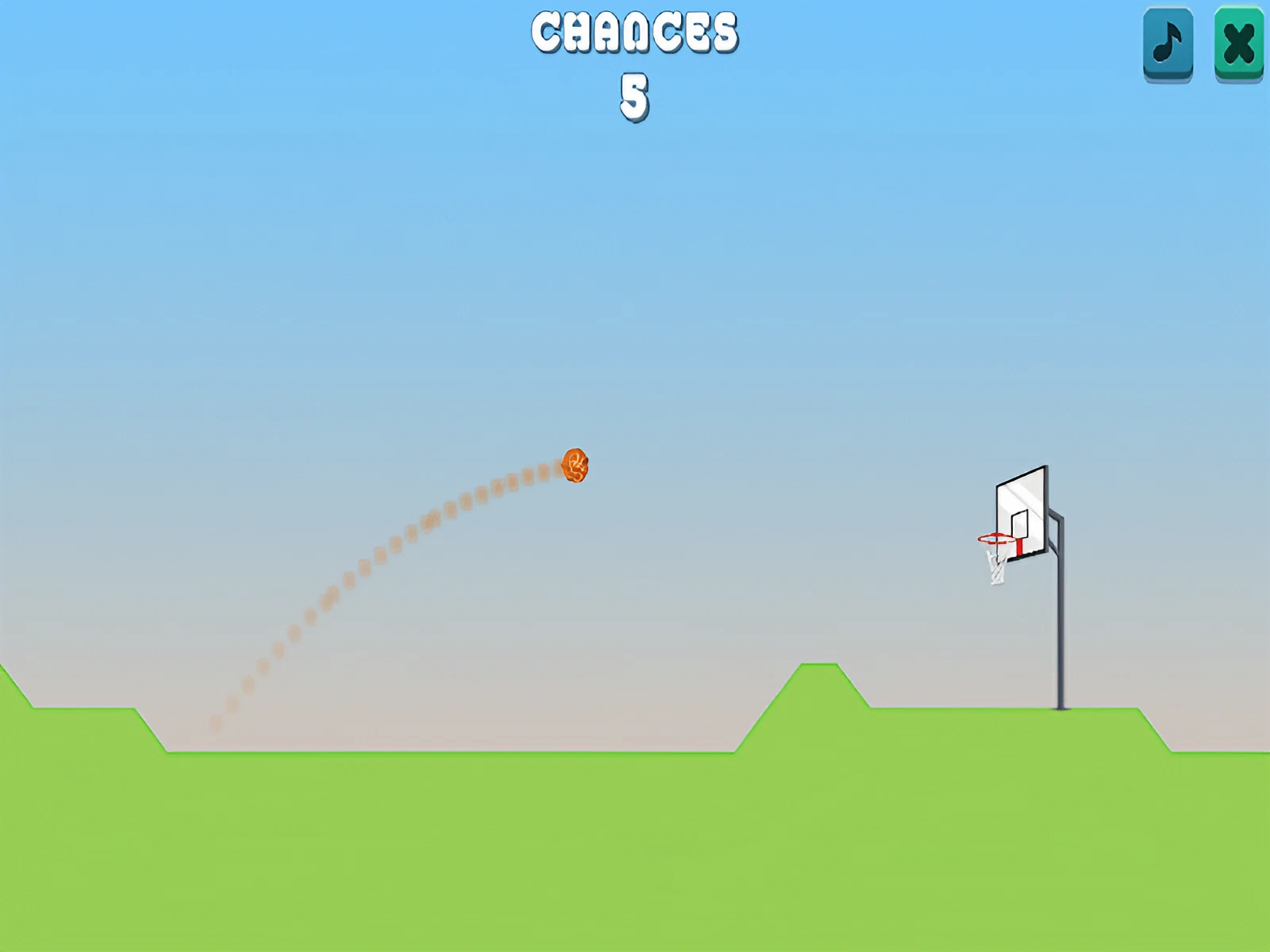Click the CHANCES title text
This screenshot has height=952, width=1270.
(634, 33)
